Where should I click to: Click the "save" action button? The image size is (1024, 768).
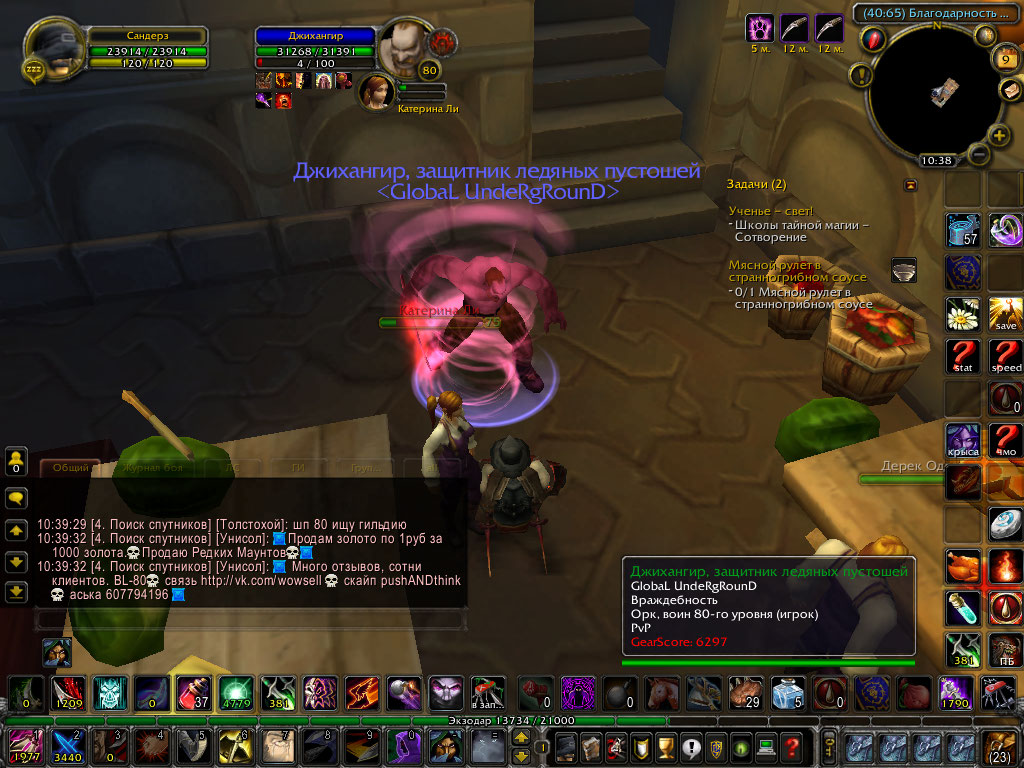[x=1006, y=314]
